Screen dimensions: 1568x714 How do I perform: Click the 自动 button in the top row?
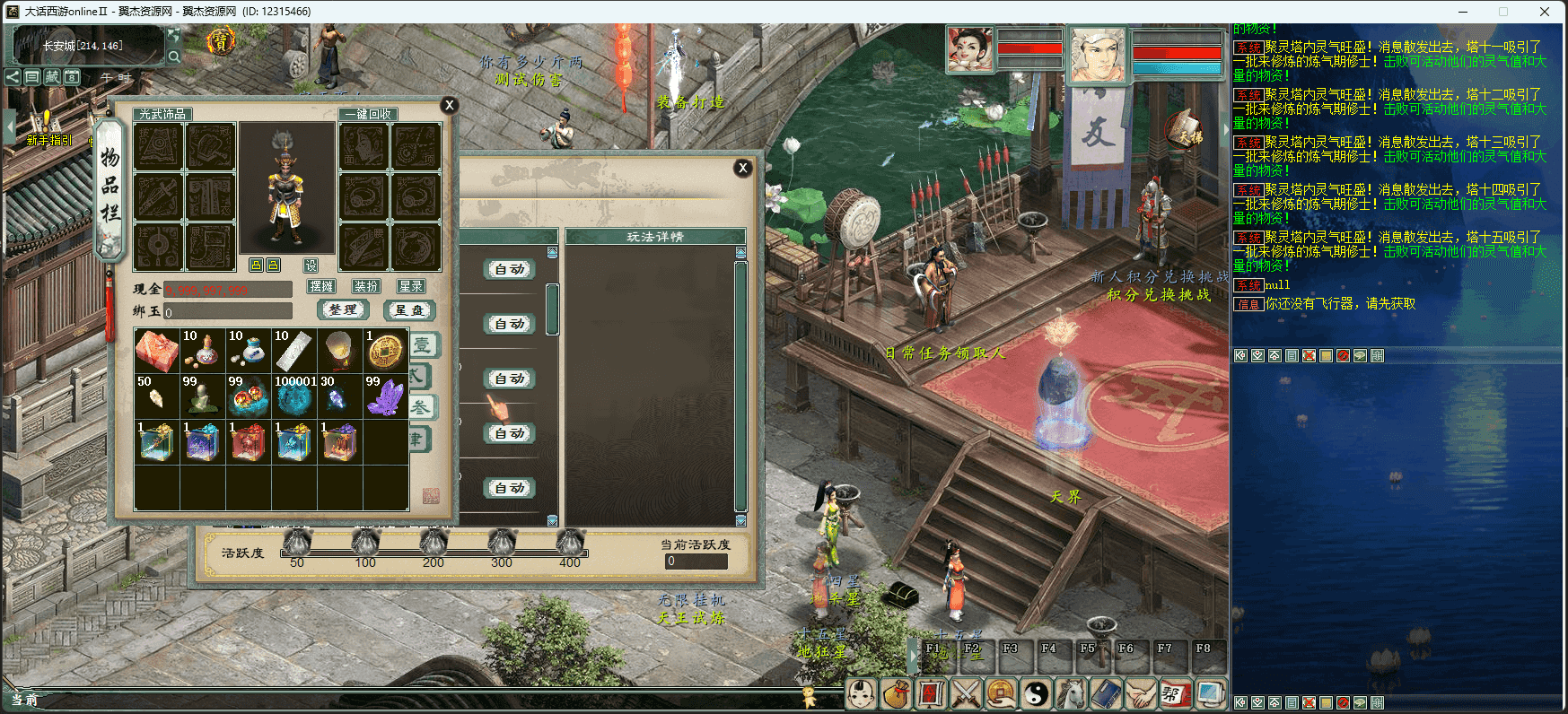pos(510,269)
